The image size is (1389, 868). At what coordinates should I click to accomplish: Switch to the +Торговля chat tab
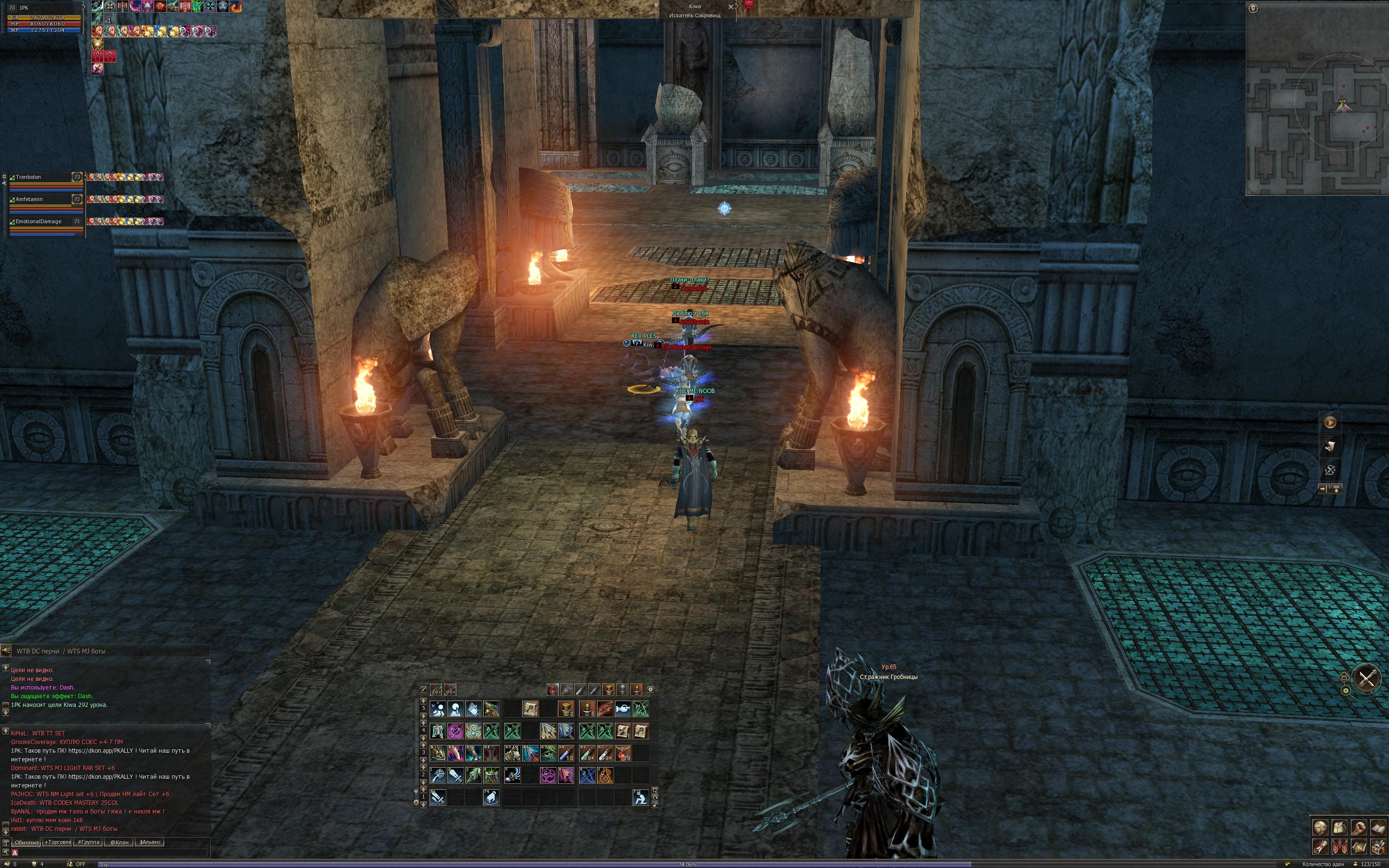(57, 842)
